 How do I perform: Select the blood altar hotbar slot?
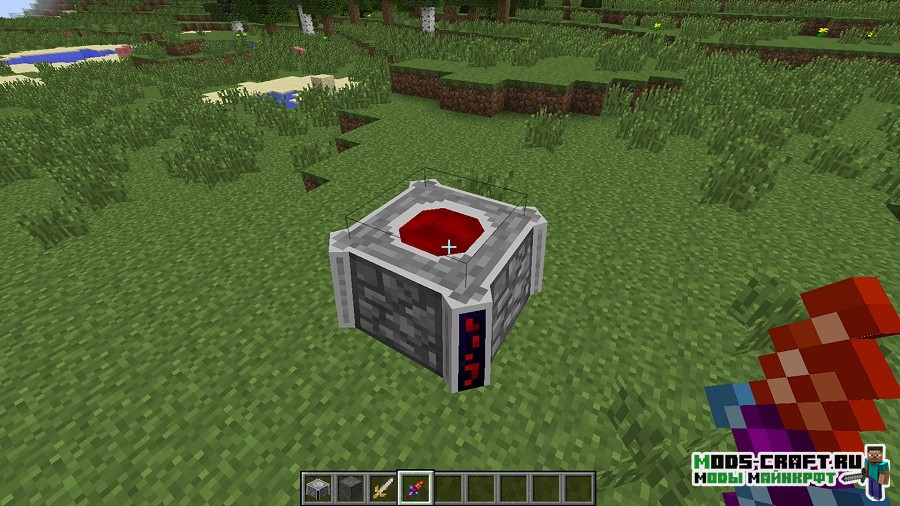[319, 488]
